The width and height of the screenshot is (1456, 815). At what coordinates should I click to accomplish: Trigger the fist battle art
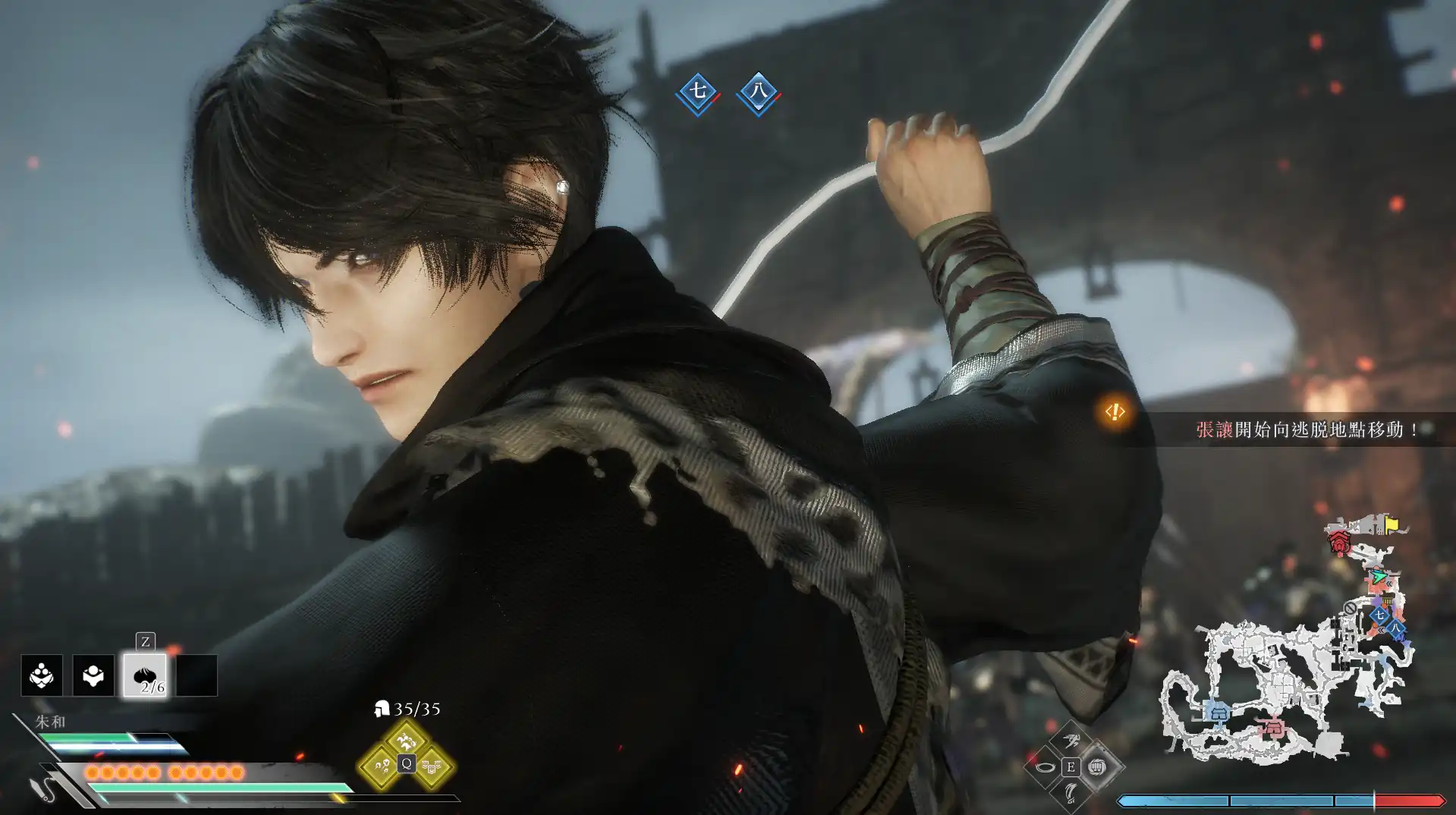(1096, 767)
